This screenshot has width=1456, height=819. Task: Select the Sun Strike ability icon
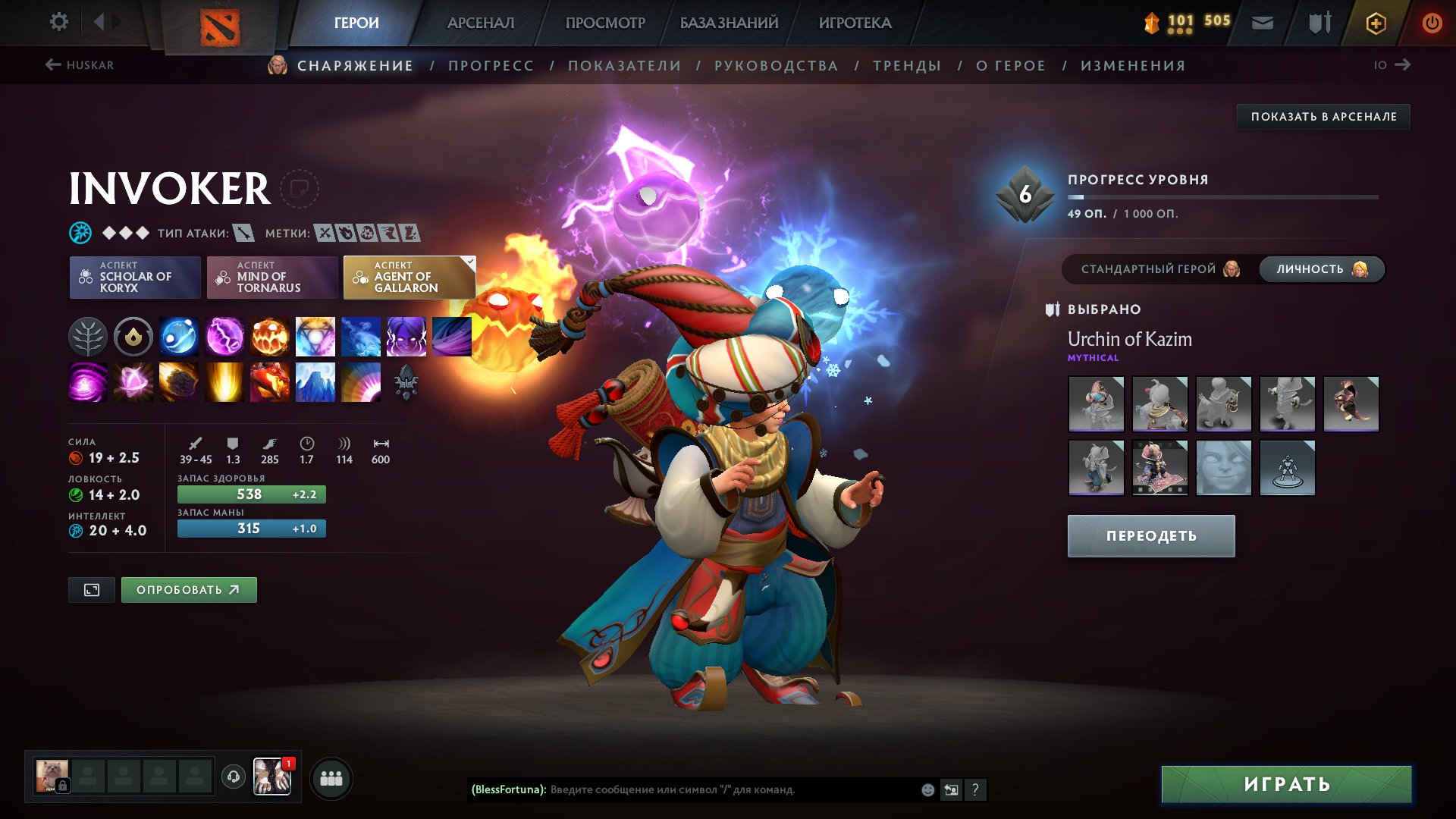[224, 382]
